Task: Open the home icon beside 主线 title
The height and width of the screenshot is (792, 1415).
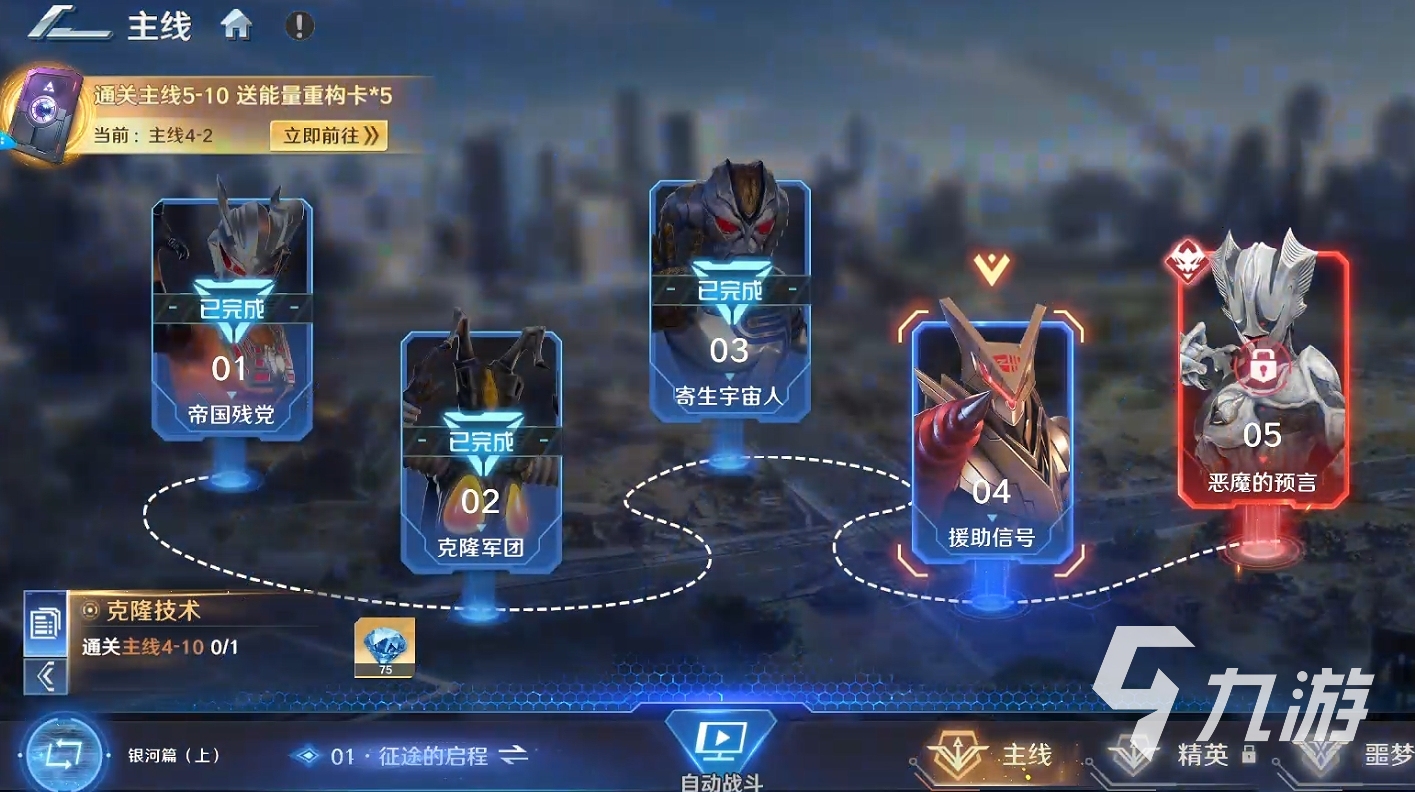Action: tap(238, 24)
